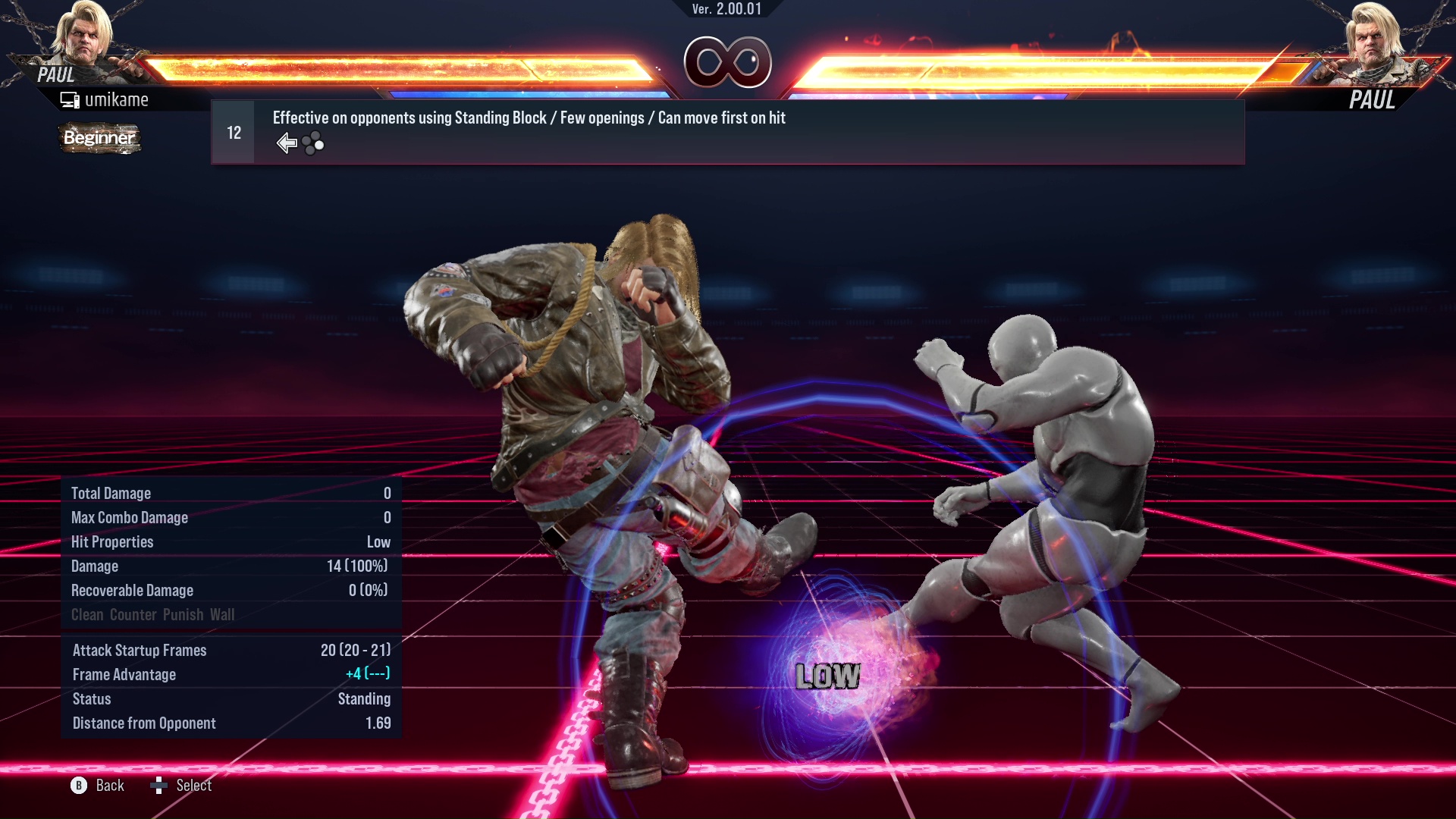The image size is (1456, 819).
Task: Click the D-pad Select icon
Action: click(159, 786)
